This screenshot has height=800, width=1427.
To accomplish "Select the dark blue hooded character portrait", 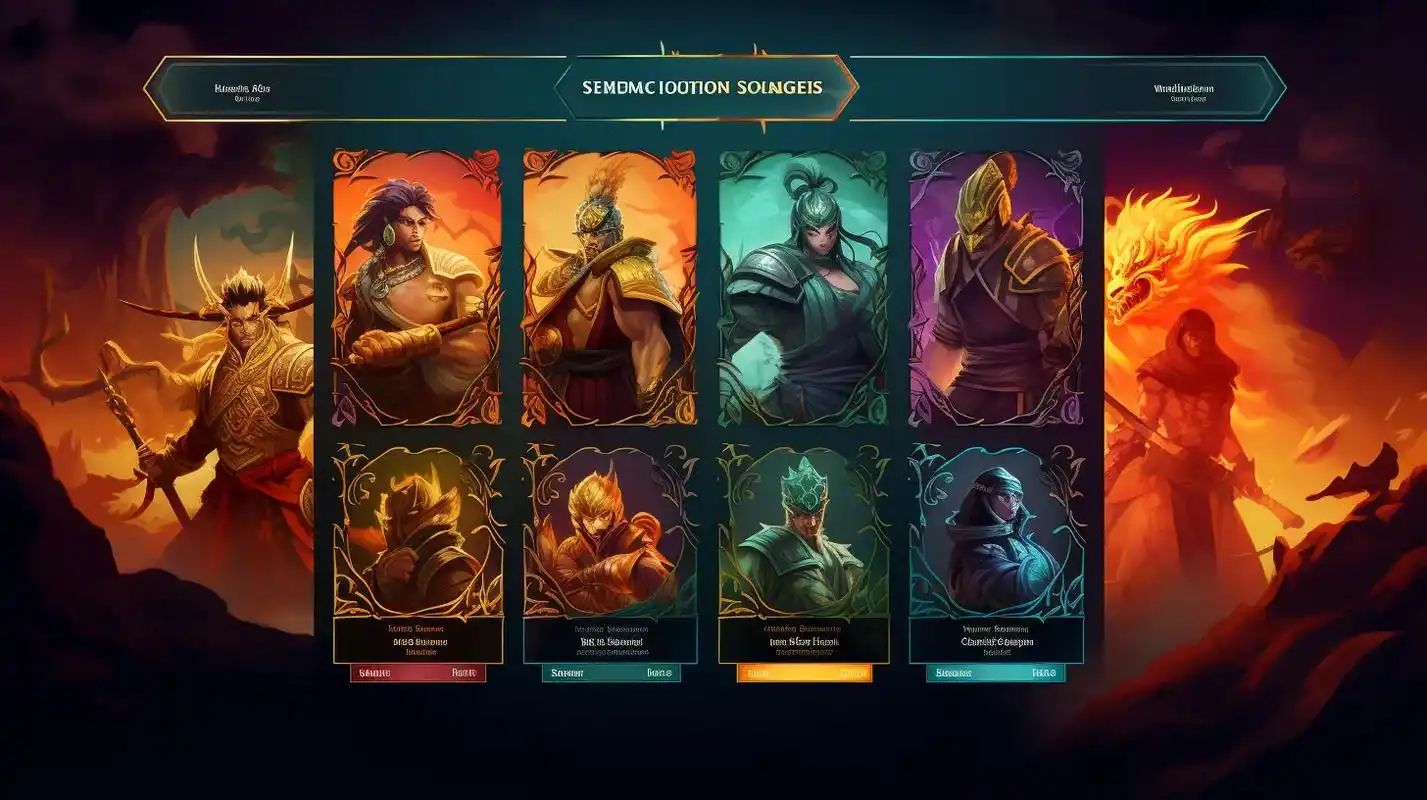I will click(996, 530).
